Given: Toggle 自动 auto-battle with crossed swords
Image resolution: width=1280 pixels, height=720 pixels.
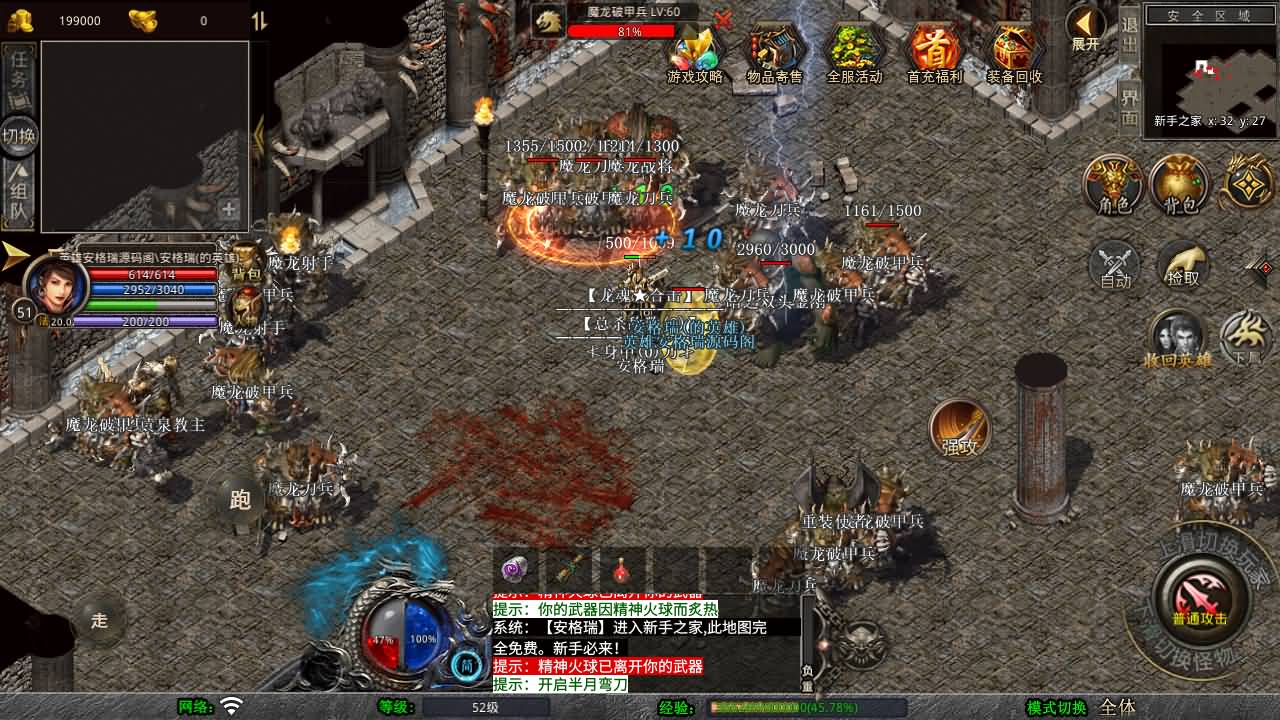Looking at the screenshot, I should [1115, 266].
